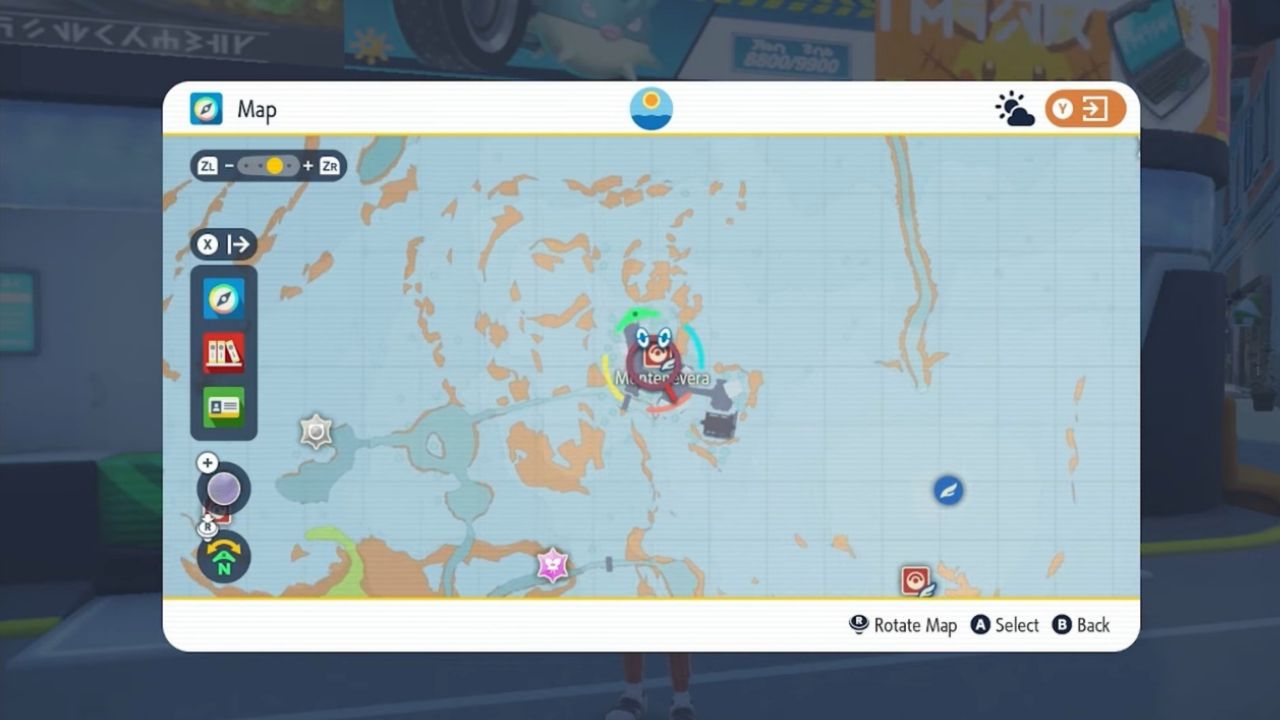Open the Pokédex bookshelf app
Image resolution: width=1280 pixels, height=720 pixels.
click(x=223, y=352)
